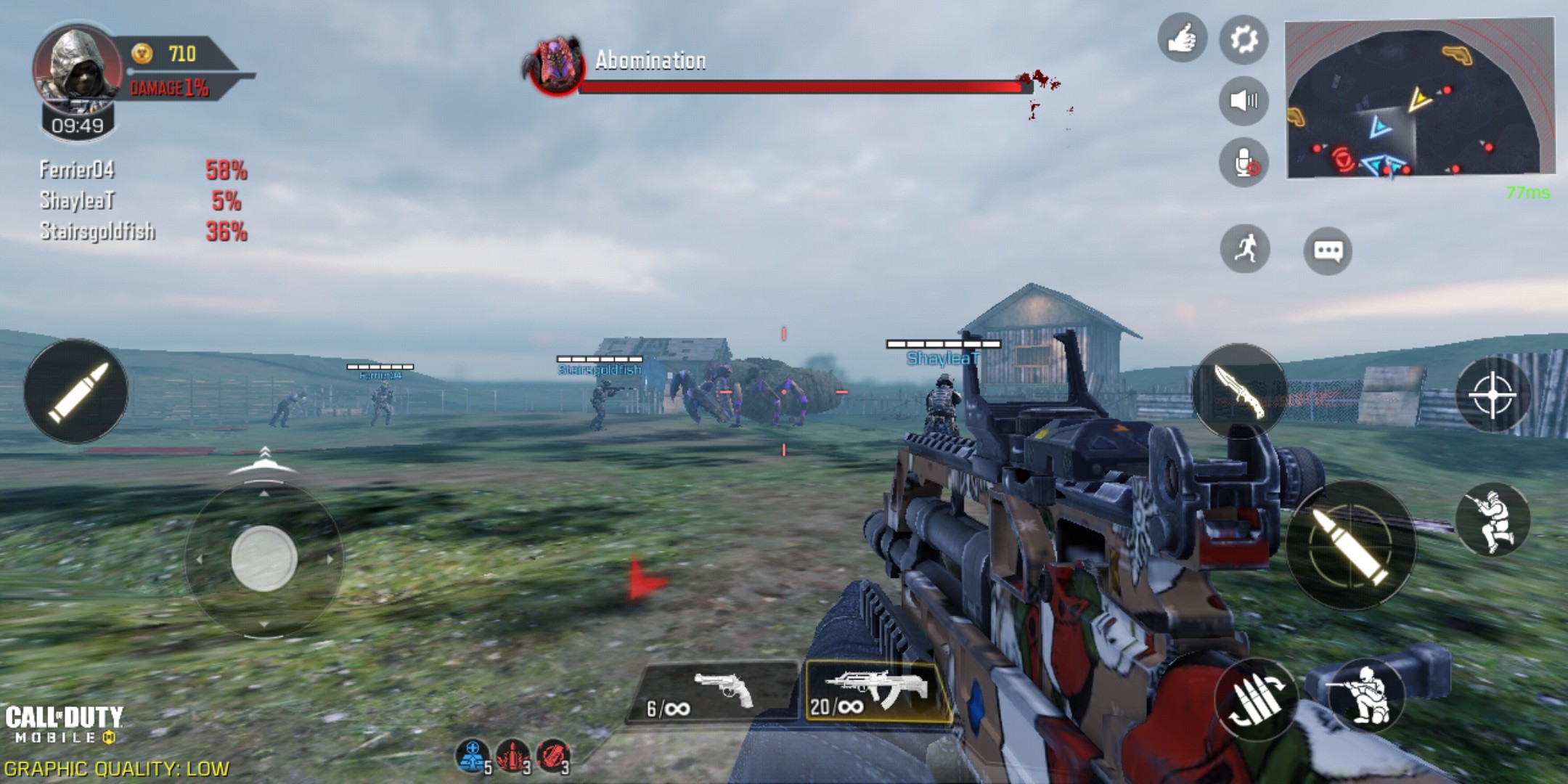This screenshot has height=784, width=1568.
Task: Select the assault rifle weapon slot
Action: coord(877,692)
